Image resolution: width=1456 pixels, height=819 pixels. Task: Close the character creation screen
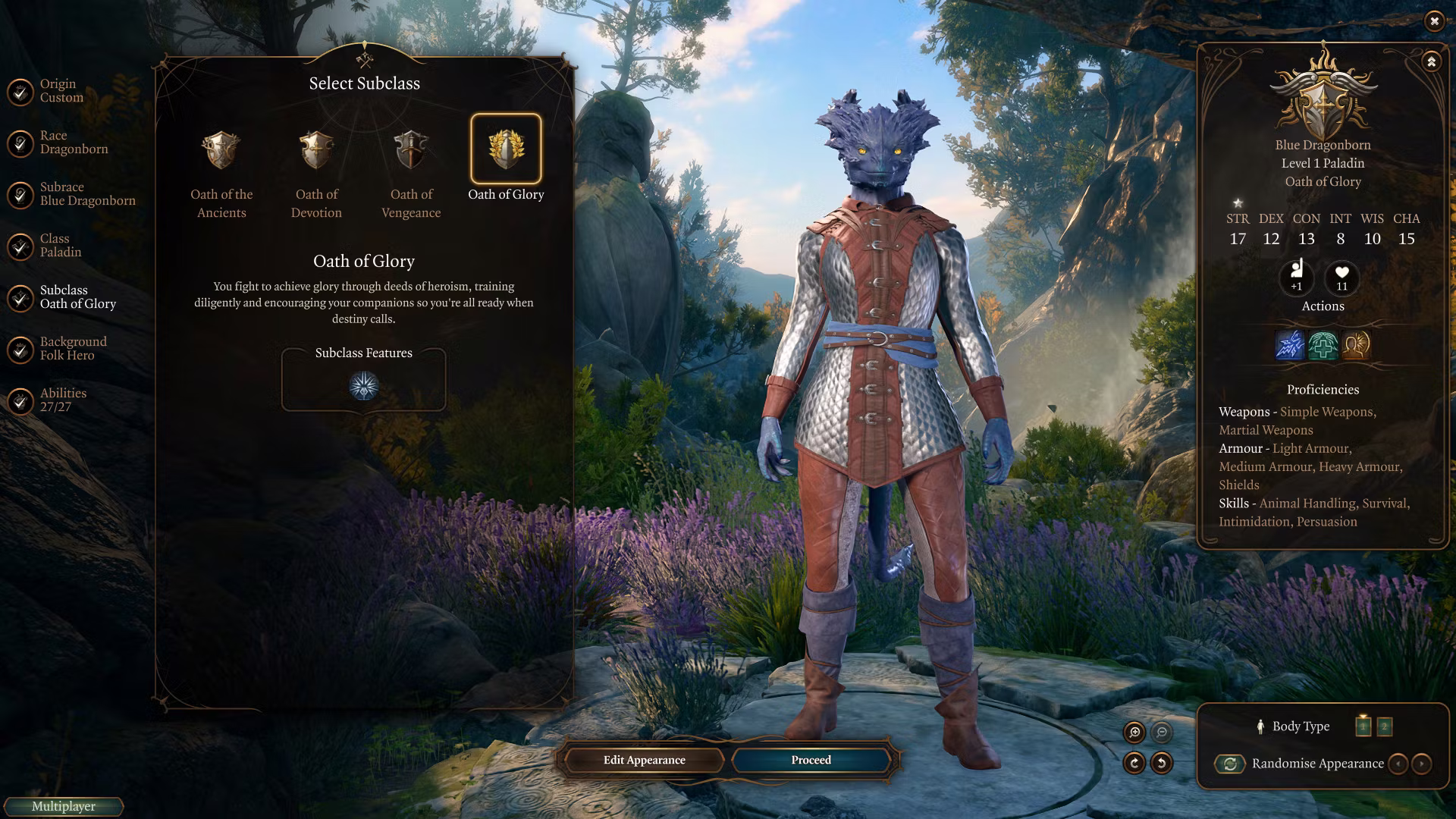pyautogui.click(x=1434, y=21)
